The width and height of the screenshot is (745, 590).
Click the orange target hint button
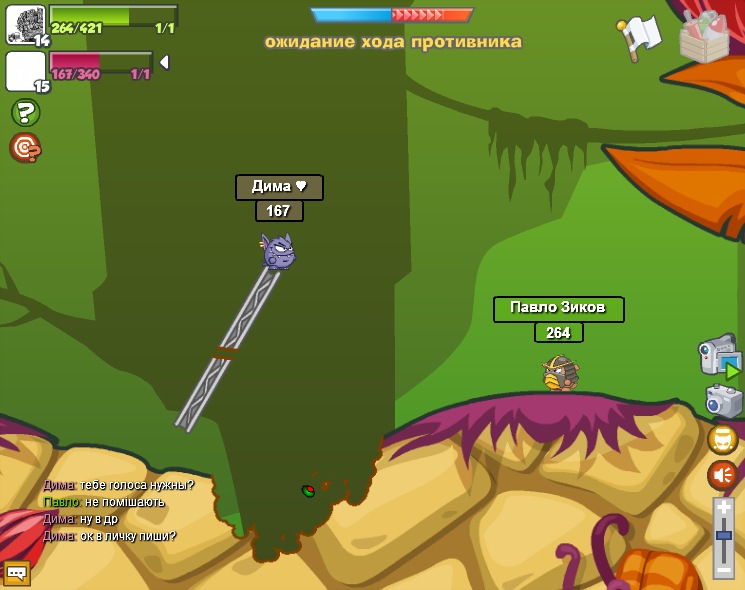(x=25, y=147)
